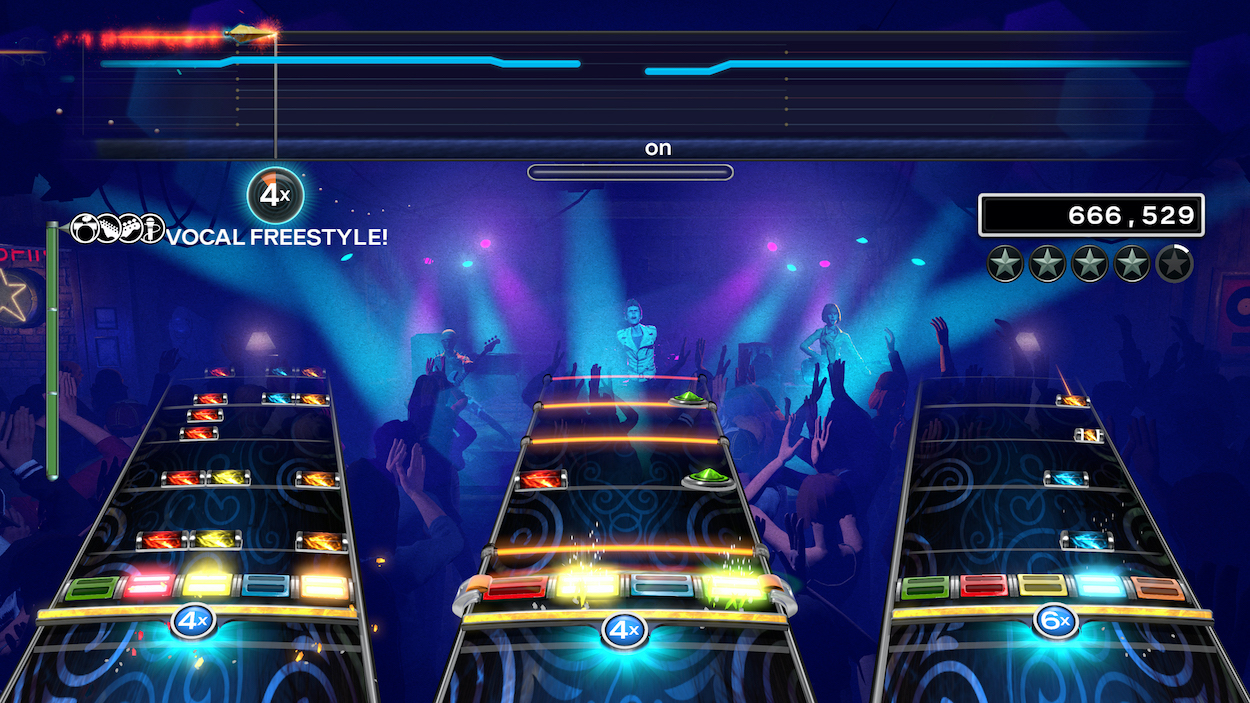Click the green fret target on the right track
The height and width of the screenshot is (703, 1250).
pos(927,588)
